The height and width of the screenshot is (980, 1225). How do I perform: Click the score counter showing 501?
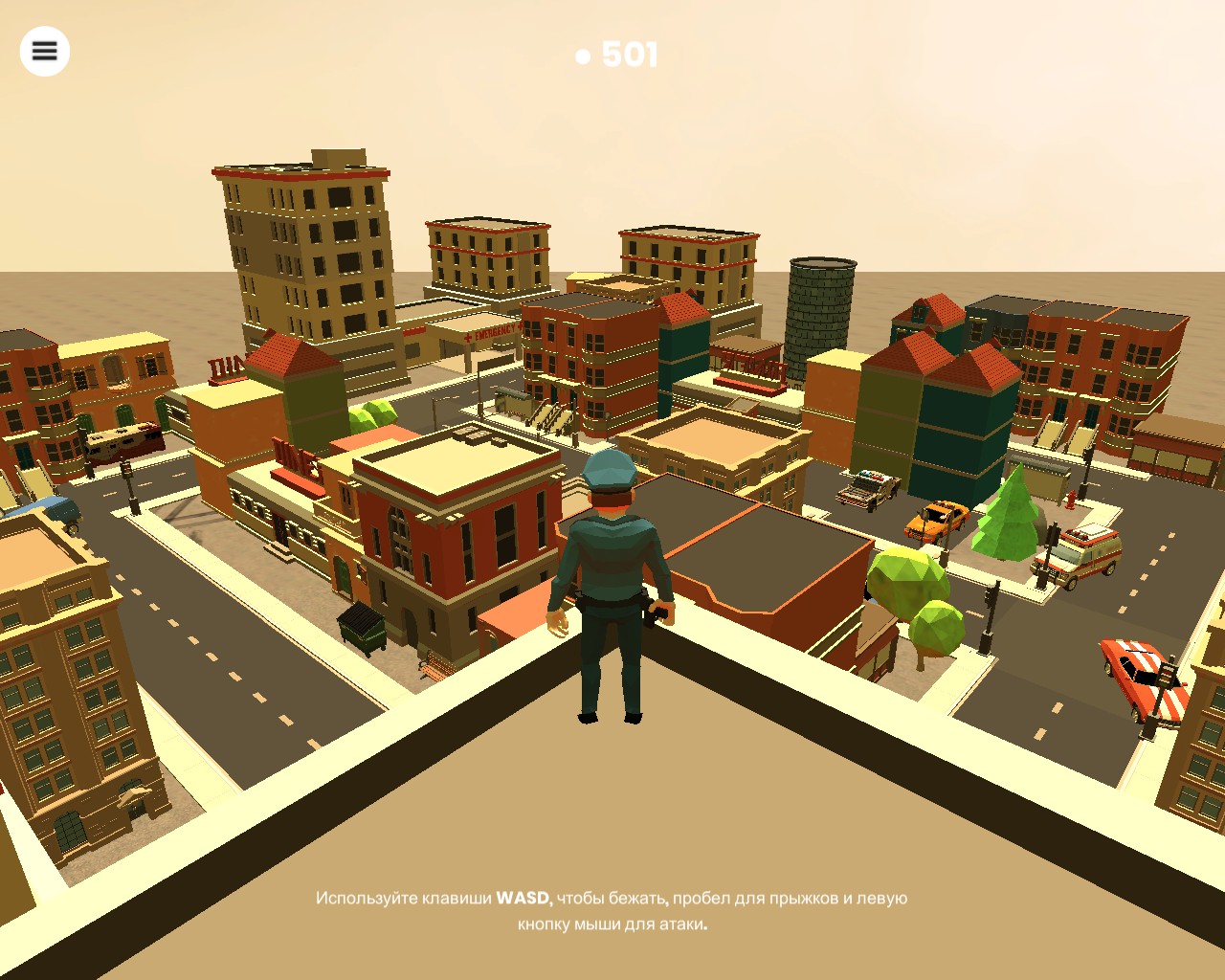coord(628,55)
